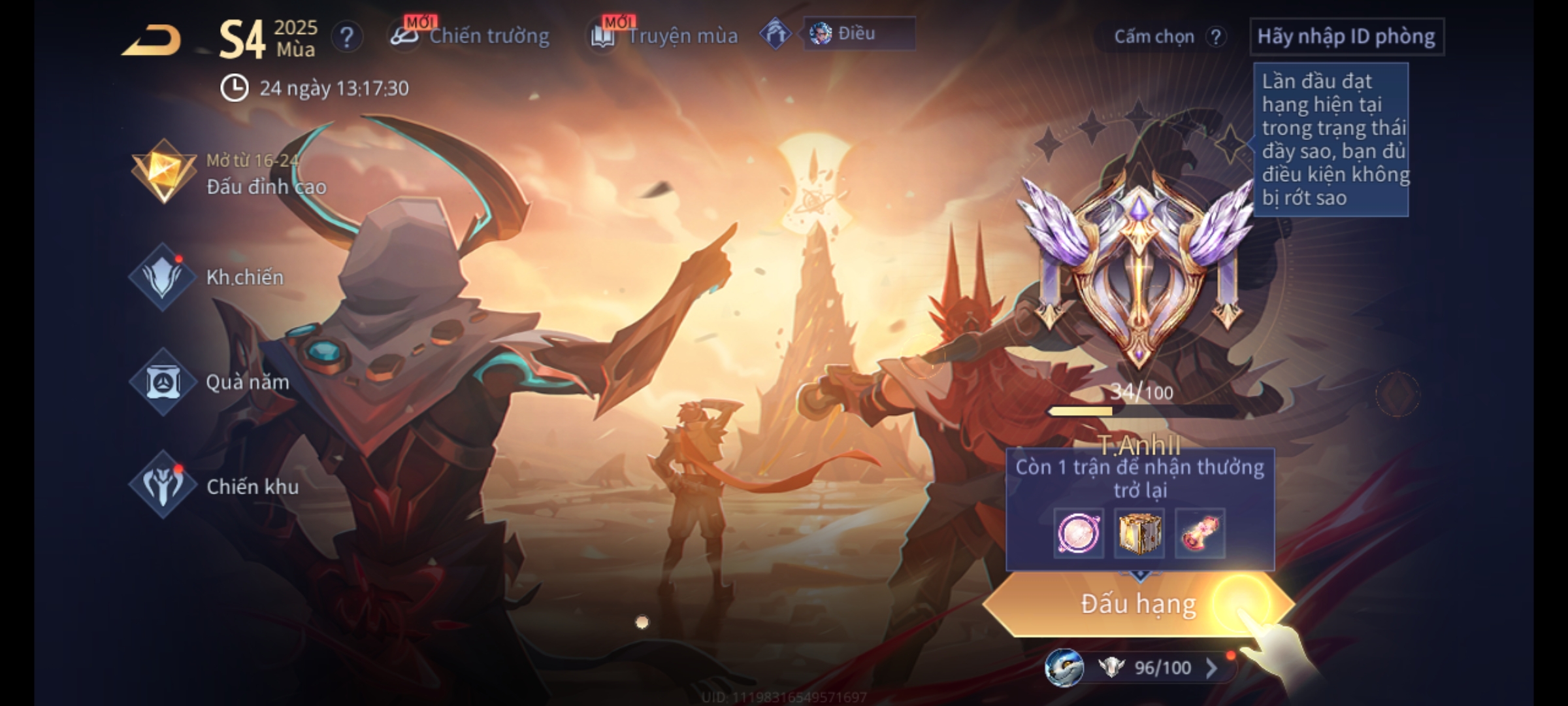Inspect the golden chest reward icon
The height and width of the screenshot is (706, 1568).
tap(1139, 533)
